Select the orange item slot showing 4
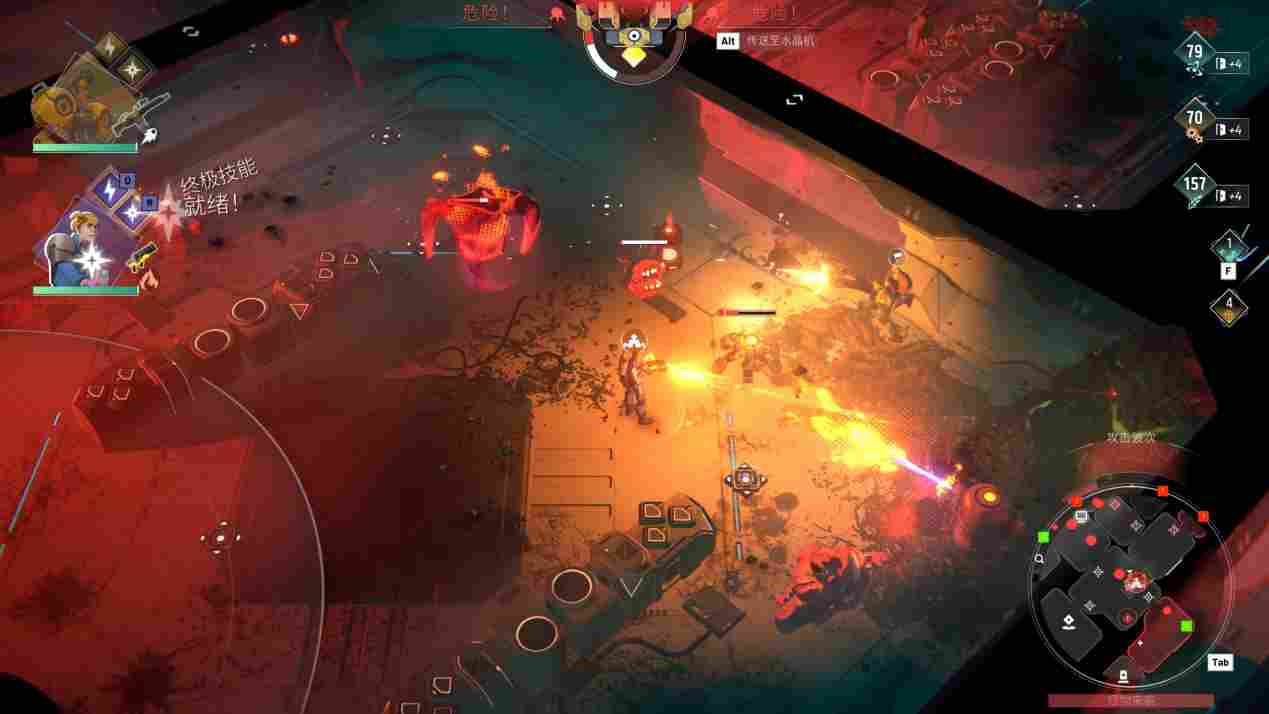Viewport: 1269px width, 714px height. 1229,305
